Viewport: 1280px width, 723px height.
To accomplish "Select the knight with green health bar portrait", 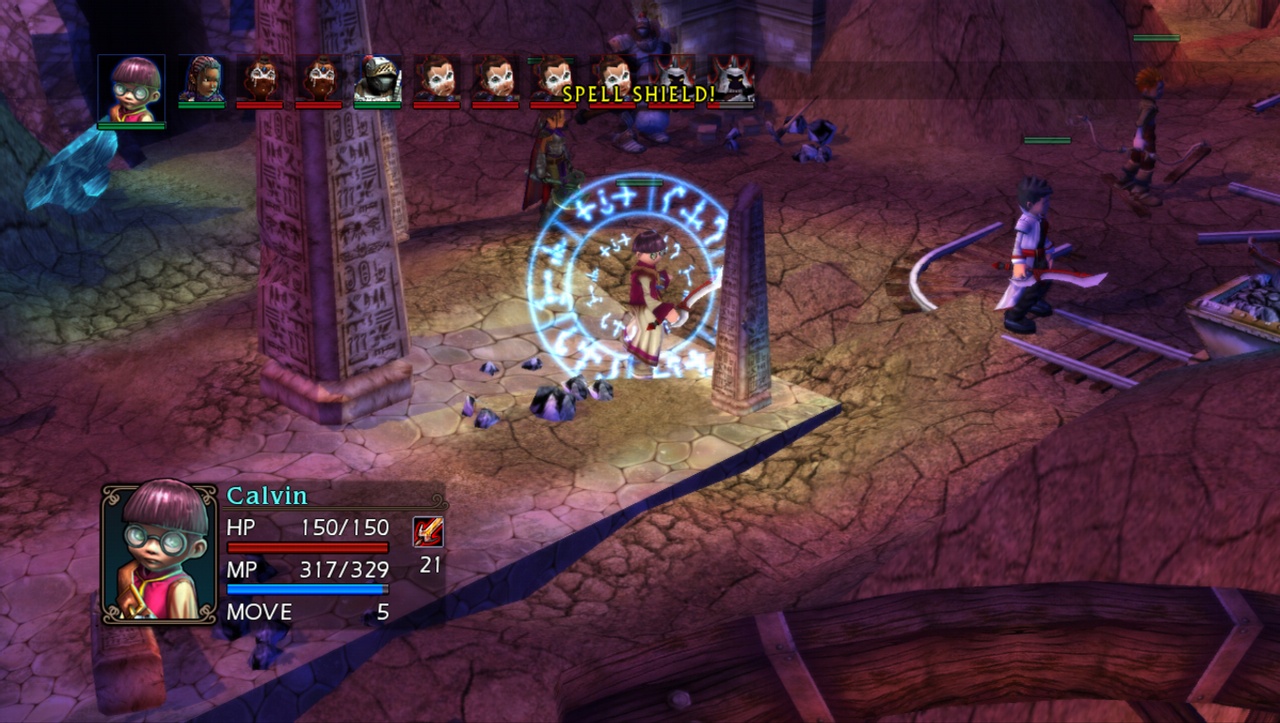I will (378, 80).
